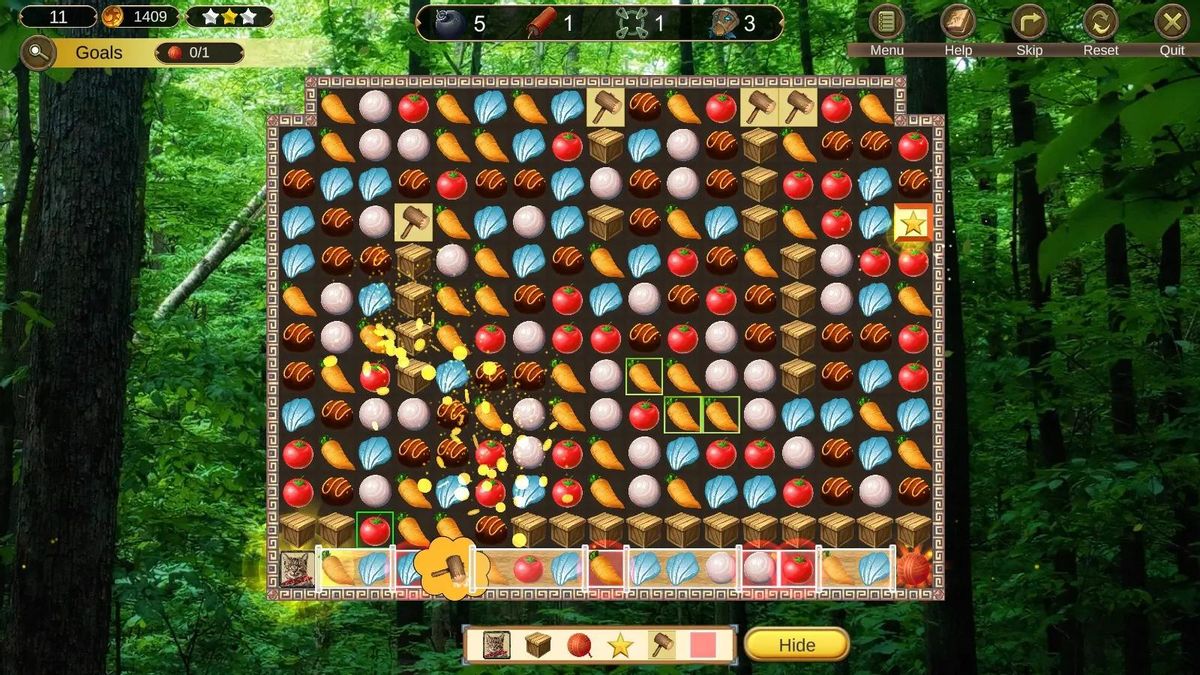Click the yarn ball legend icon
The height and width of the screenshot is (675, 1200).
[x=579, y=645]
